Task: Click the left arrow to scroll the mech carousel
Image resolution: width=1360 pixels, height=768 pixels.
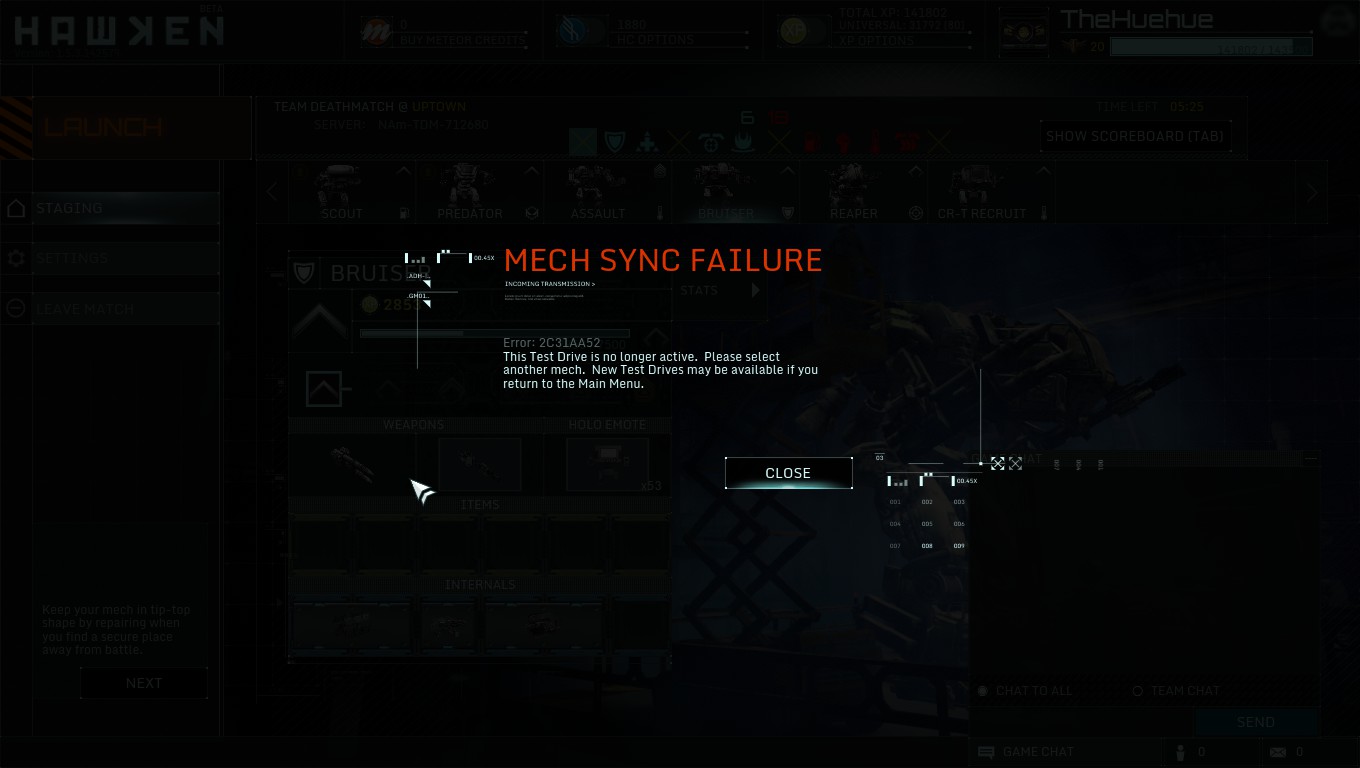Action: click(x=271, y=191)
